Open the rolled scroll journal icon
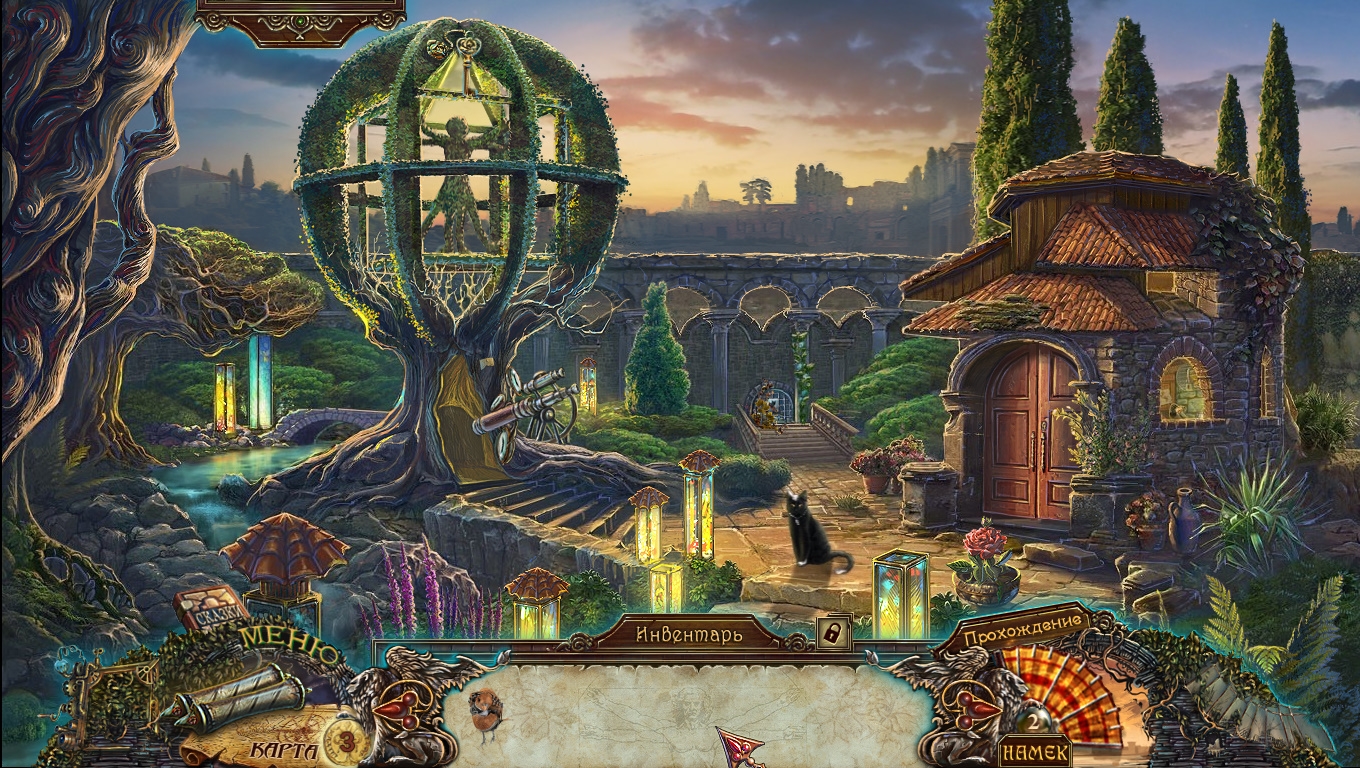The height and width of the screenshot is (768, 1360). coord(238,696)
